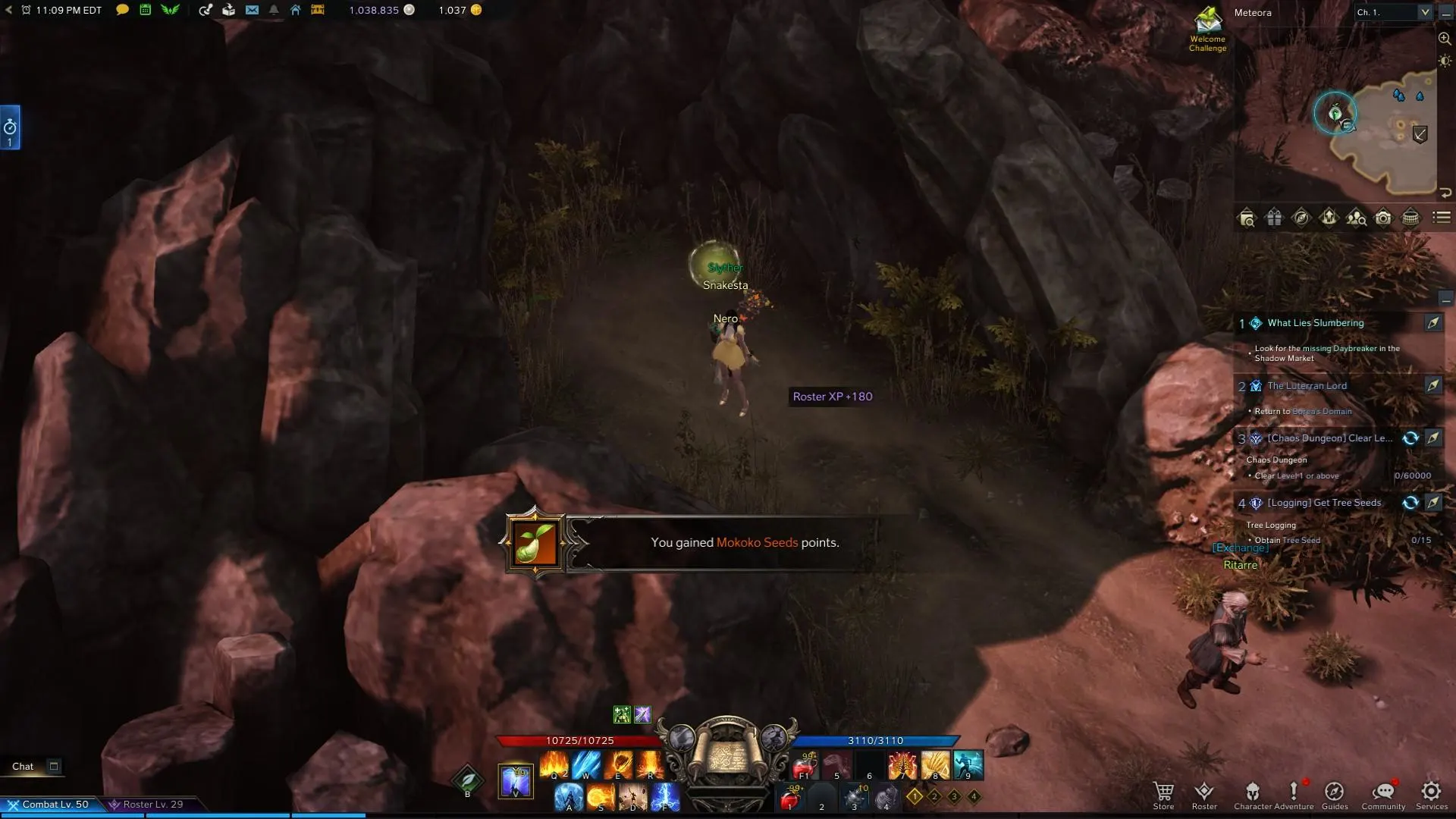Click the camera screenshot icon under the minimap

(x=1383, y=218)
